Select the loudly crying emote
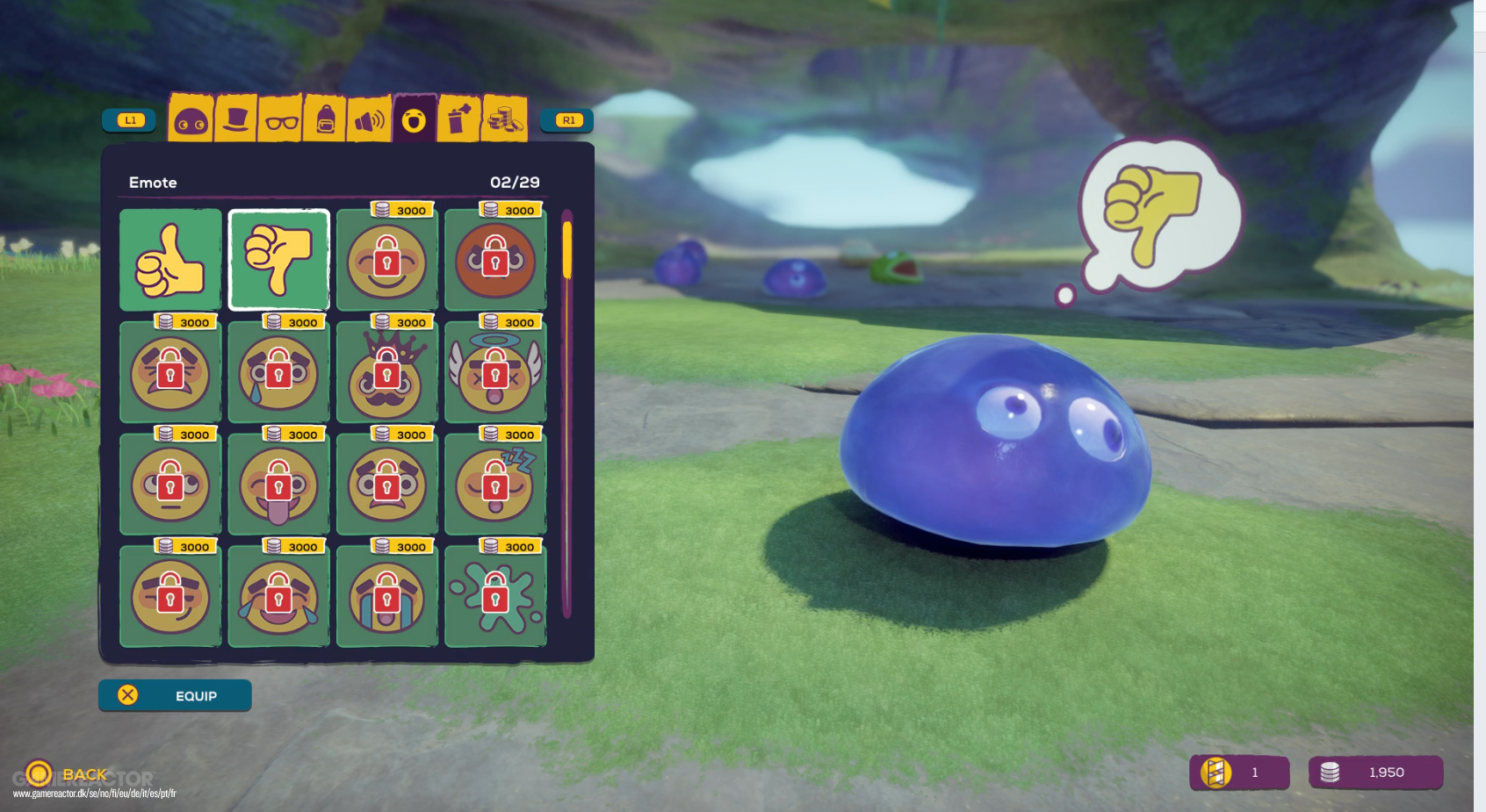The width and height of the screenshot is (1486, 812). click(386, 597)
